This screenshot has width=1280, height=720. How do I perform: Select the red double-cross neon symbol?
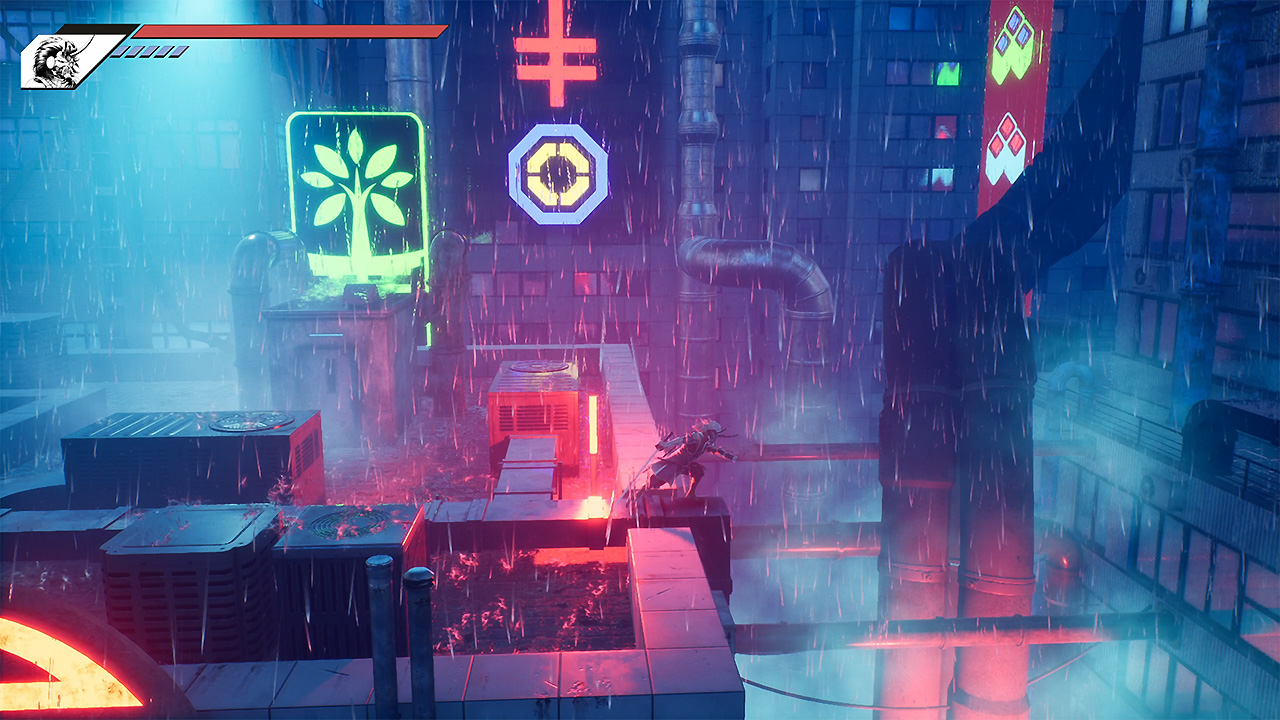557,55
